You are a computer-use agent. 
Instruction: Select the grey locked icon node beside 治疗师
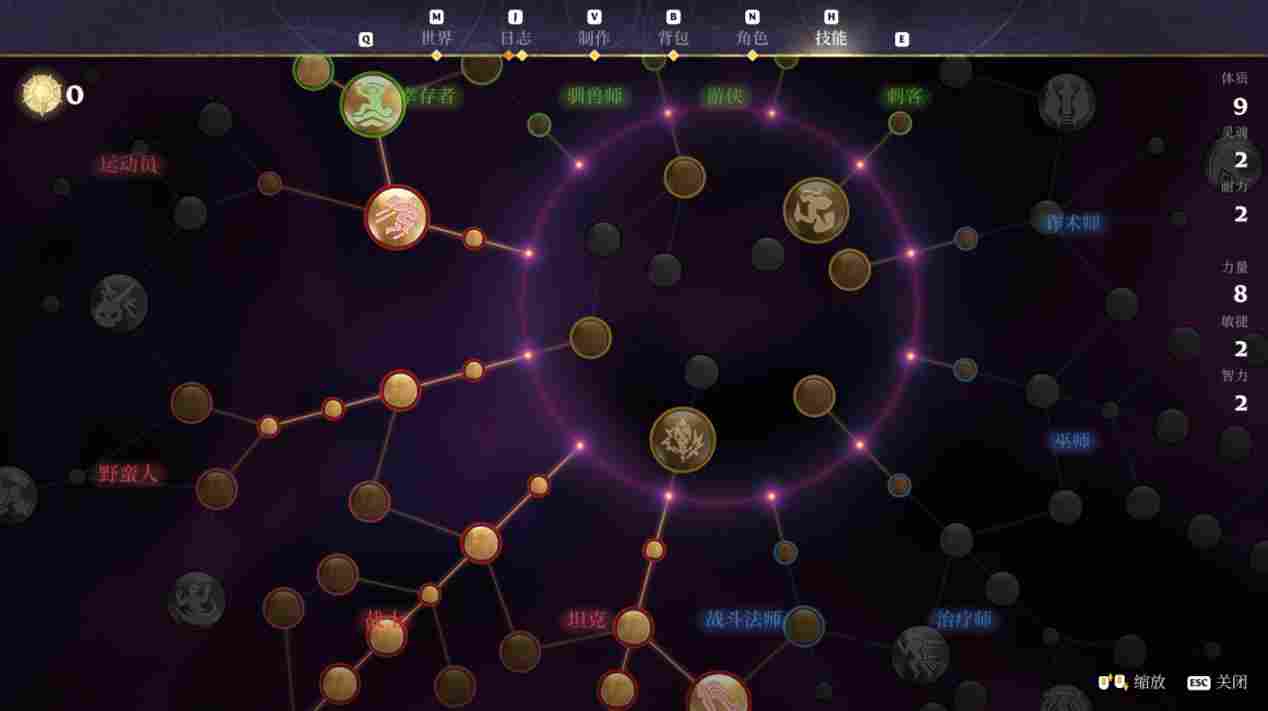click(x=920, y=653)
